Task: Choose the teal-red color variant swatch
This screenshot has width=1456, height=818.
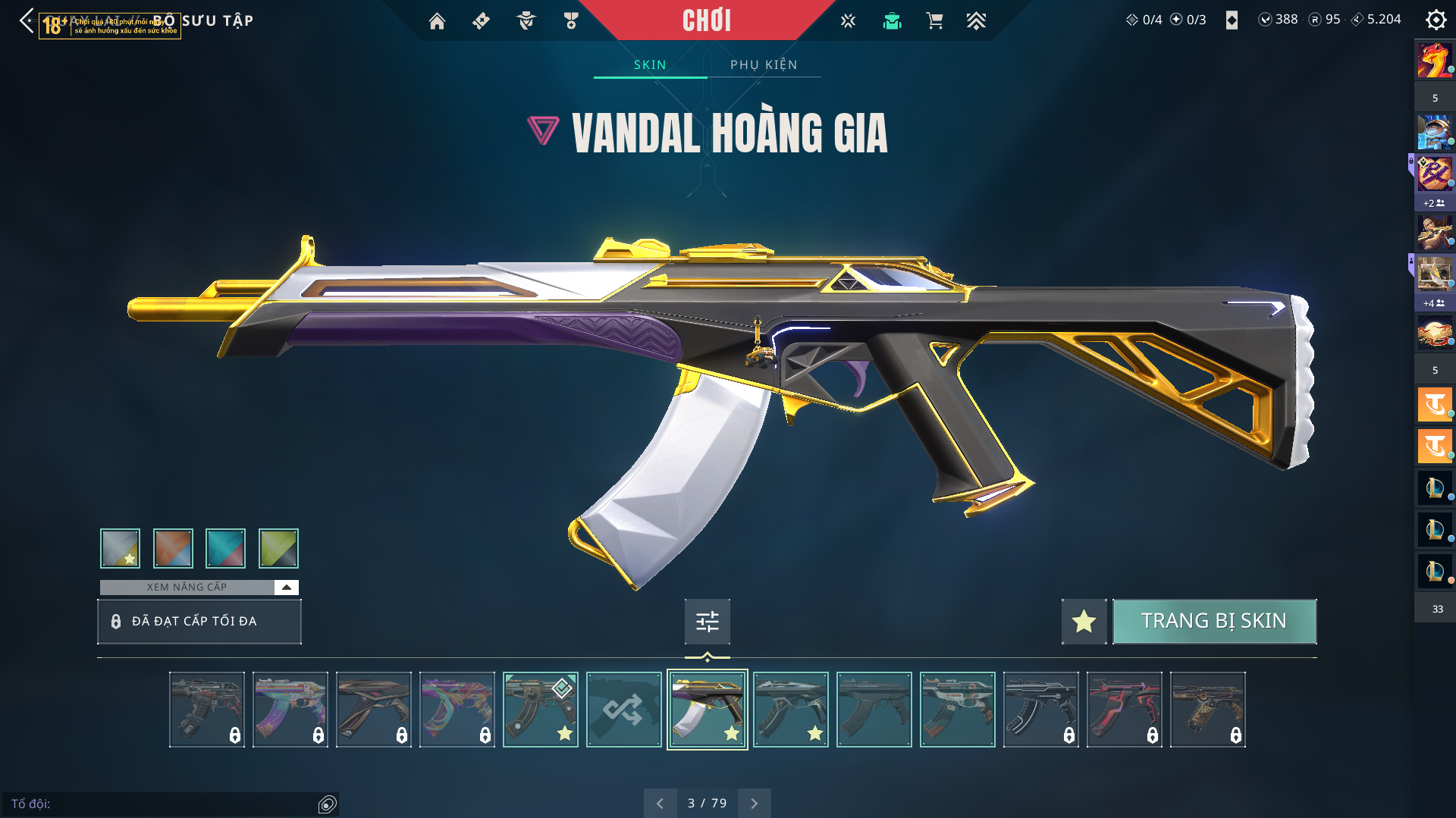Action: pyautogui.click(x=225, y=548)
